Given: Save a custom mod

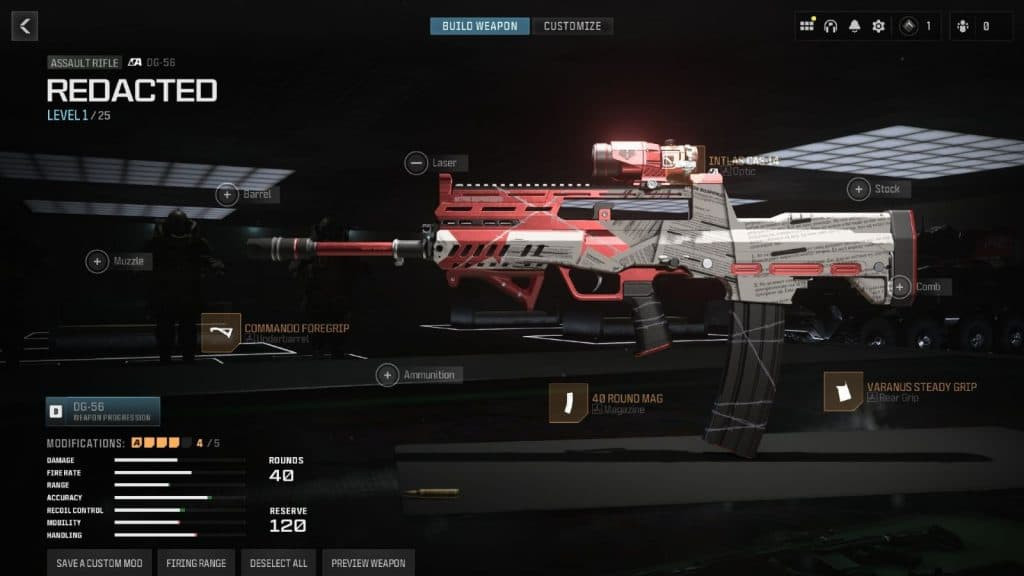Looking at the screenshot, I should pyautogui.click(x=99, y=563).
